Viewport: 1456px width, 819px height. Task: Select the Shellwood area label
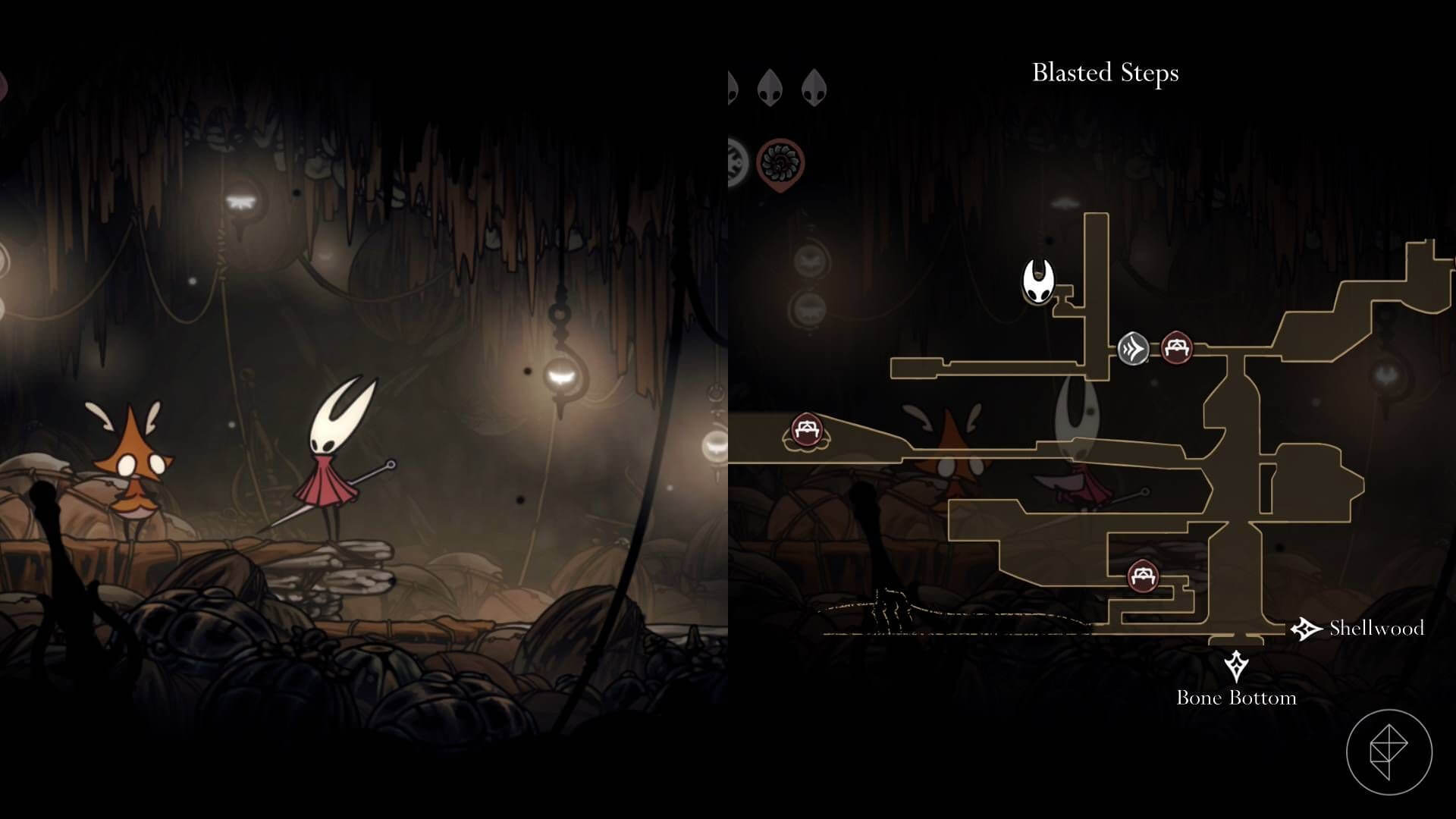[1376, 629]
